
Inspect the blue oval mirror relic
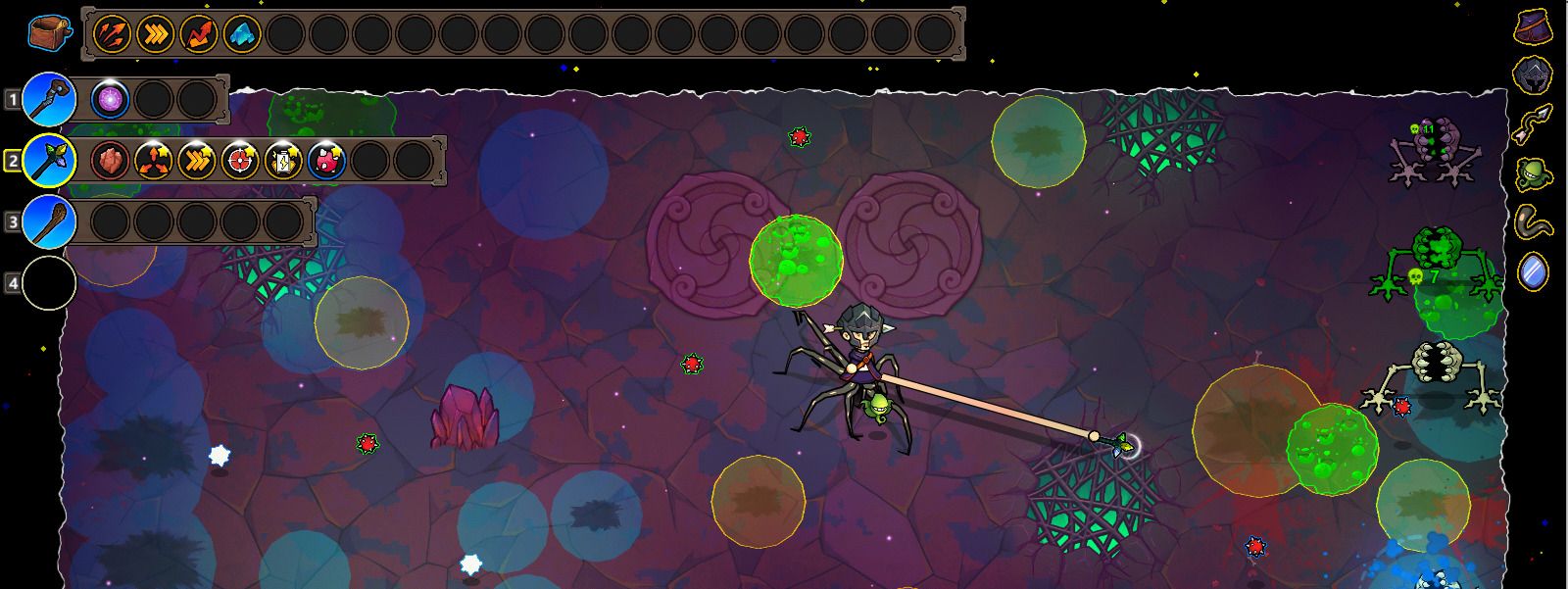coord(1533,270)
